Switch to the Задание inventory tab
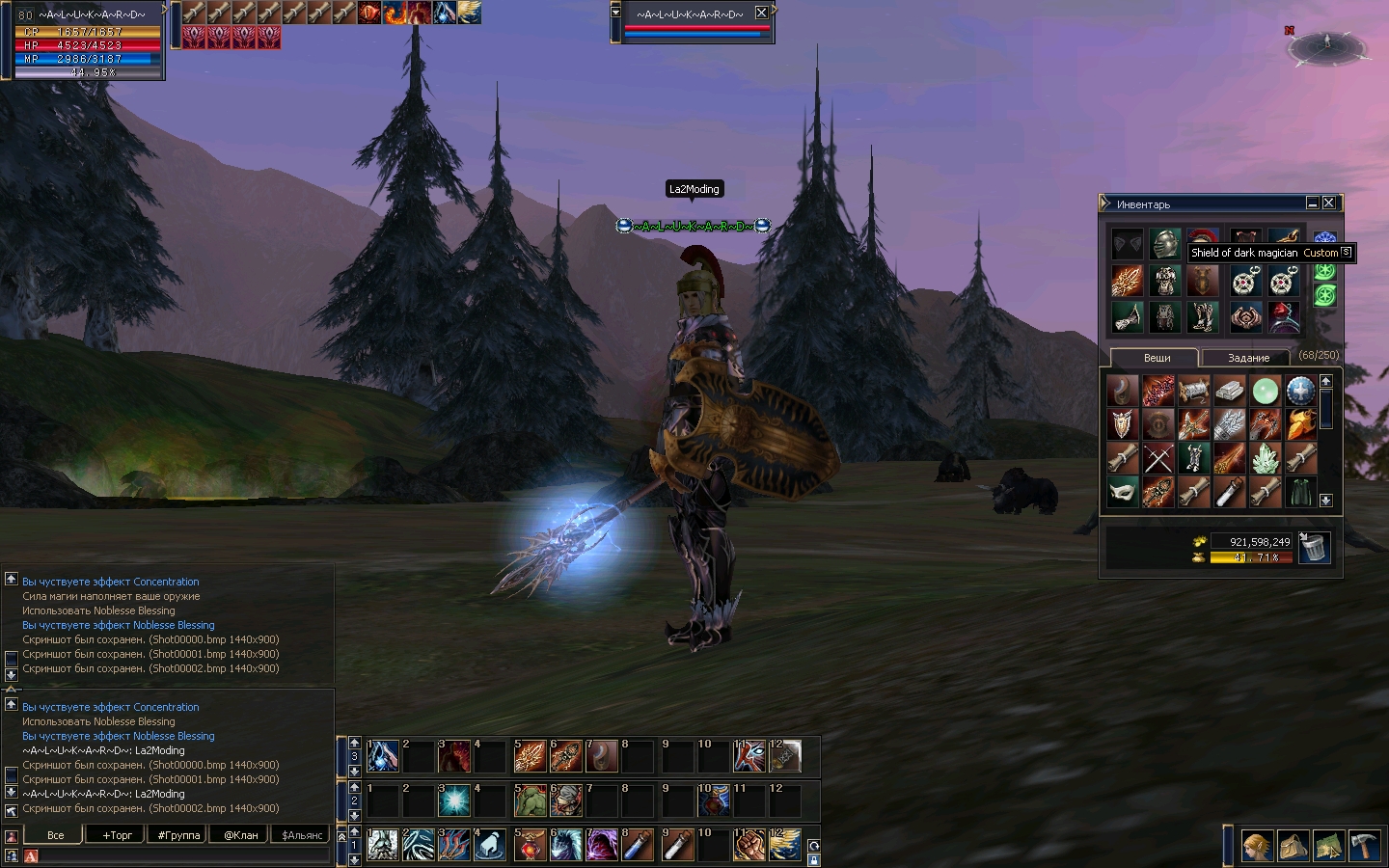The width and height of the screenshot is (1389, 868). pos(1248,358)
